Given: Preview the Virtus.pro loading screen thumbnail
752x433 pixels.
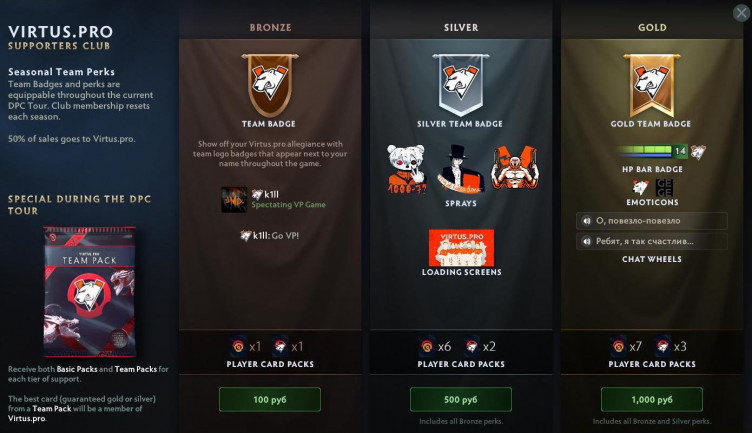Looking at the screenshot, I should click(461, 247).
